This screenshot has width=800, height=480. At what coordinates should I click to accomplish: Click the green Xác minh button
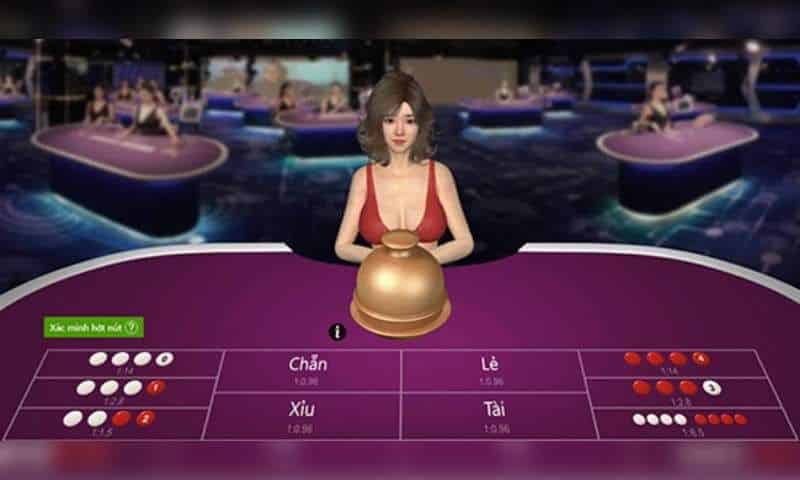(93, 327)
